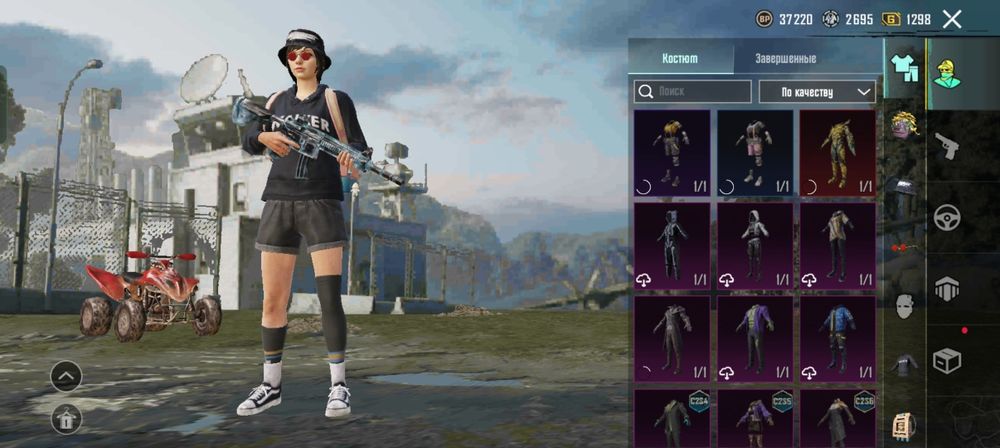This screenshot has width=1000, height=448.
Task: Close the inventory with the X button
Action: [952, 19]
